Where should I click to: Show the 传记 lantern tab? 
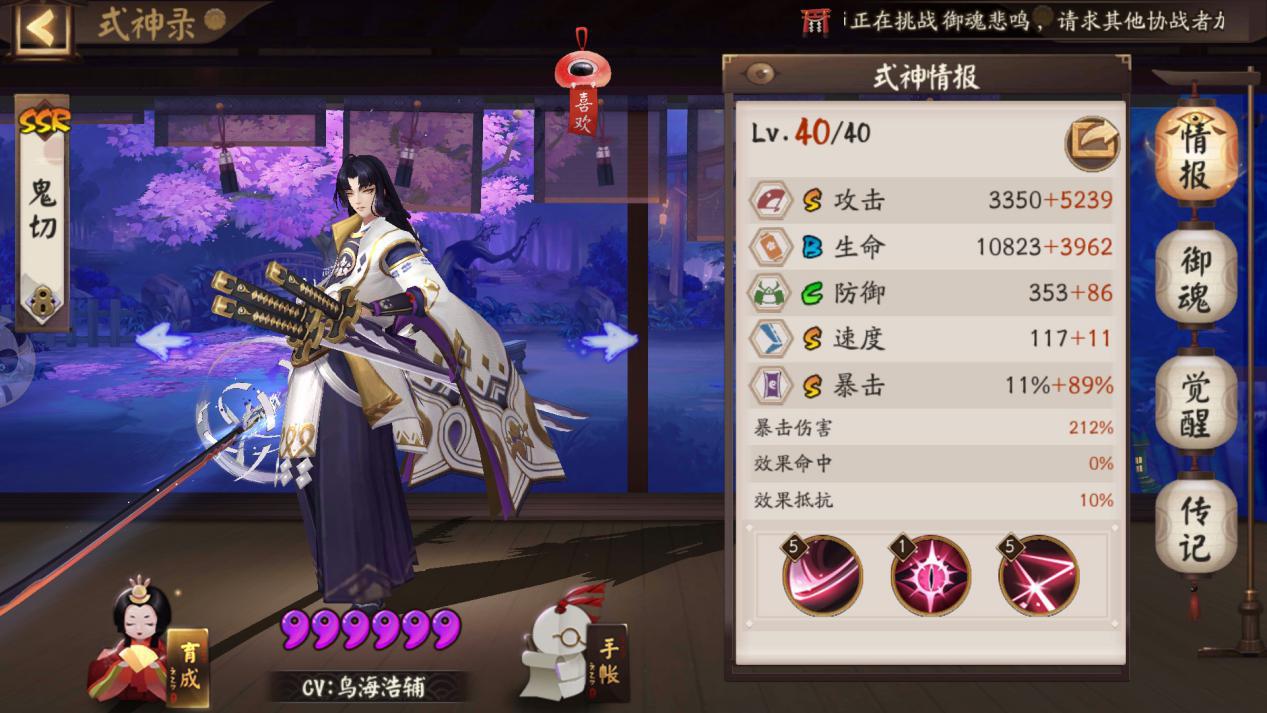click(x=1195, y=528)
